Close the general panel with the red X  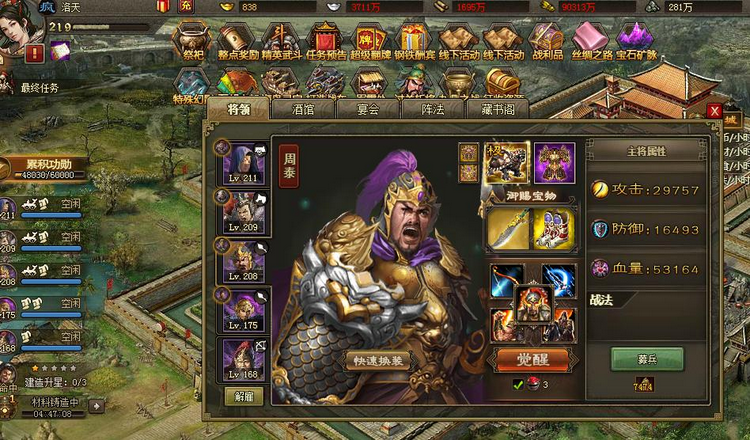714,111
